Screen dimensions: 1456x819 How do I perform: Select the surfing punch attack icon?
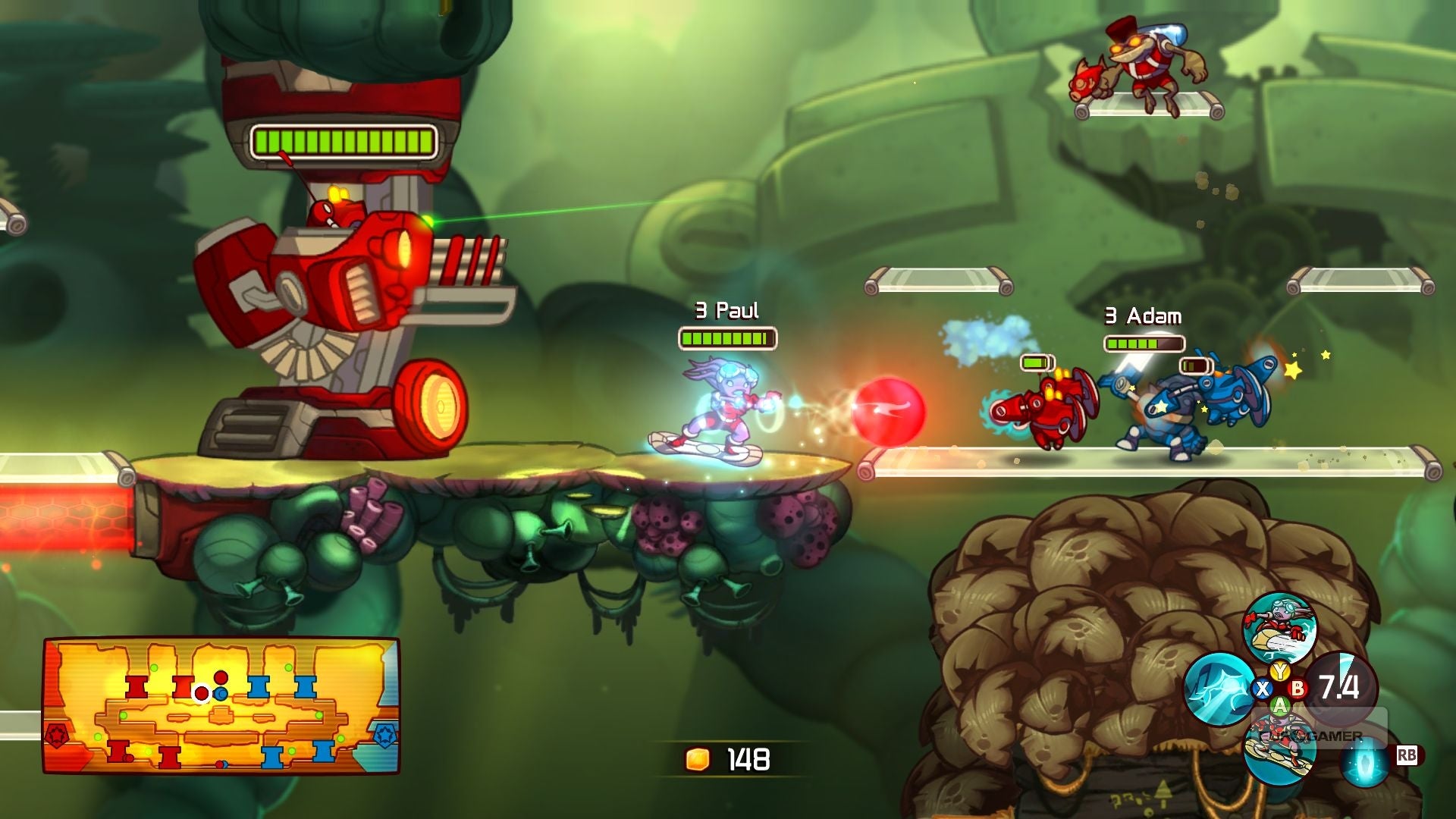pos(1279,628)
